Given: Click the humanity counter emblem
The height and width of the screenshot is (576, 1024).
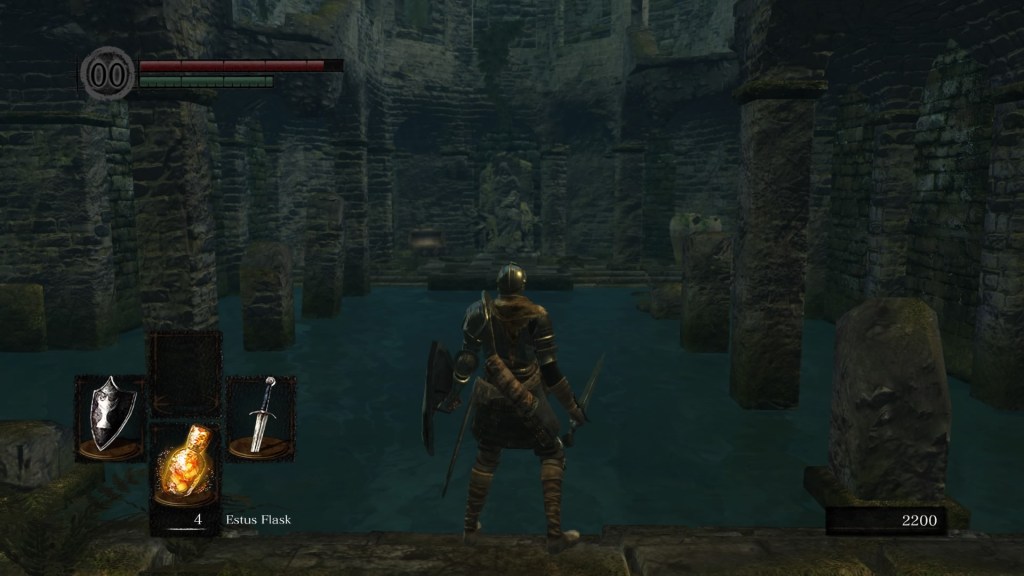Looking at the screenshot, I should [106, 74].
